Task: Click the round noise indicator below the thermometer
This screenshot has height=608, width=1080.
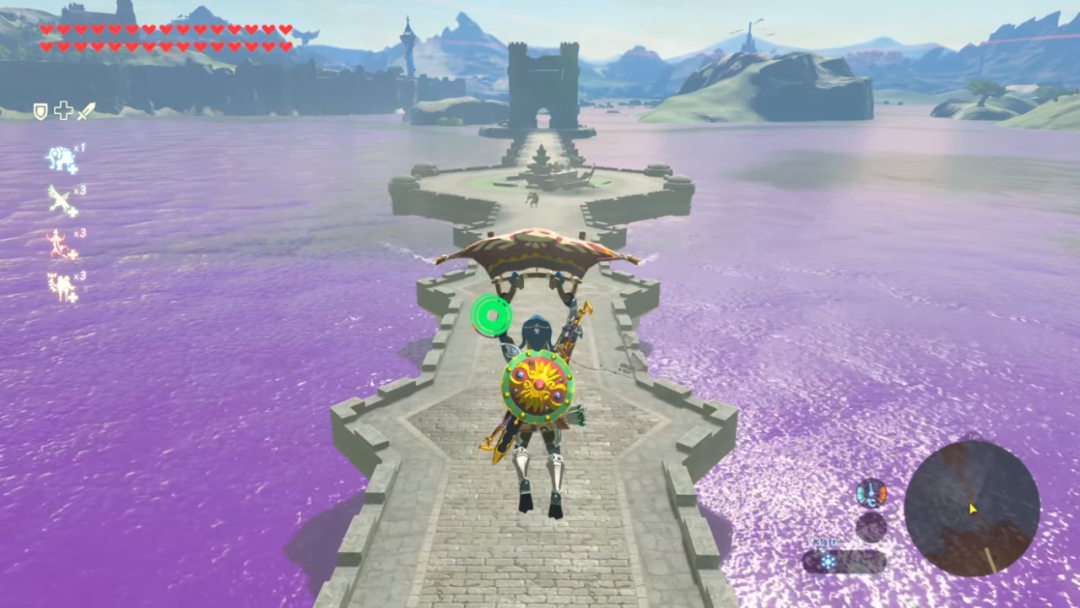Action: tap(871, 527)
